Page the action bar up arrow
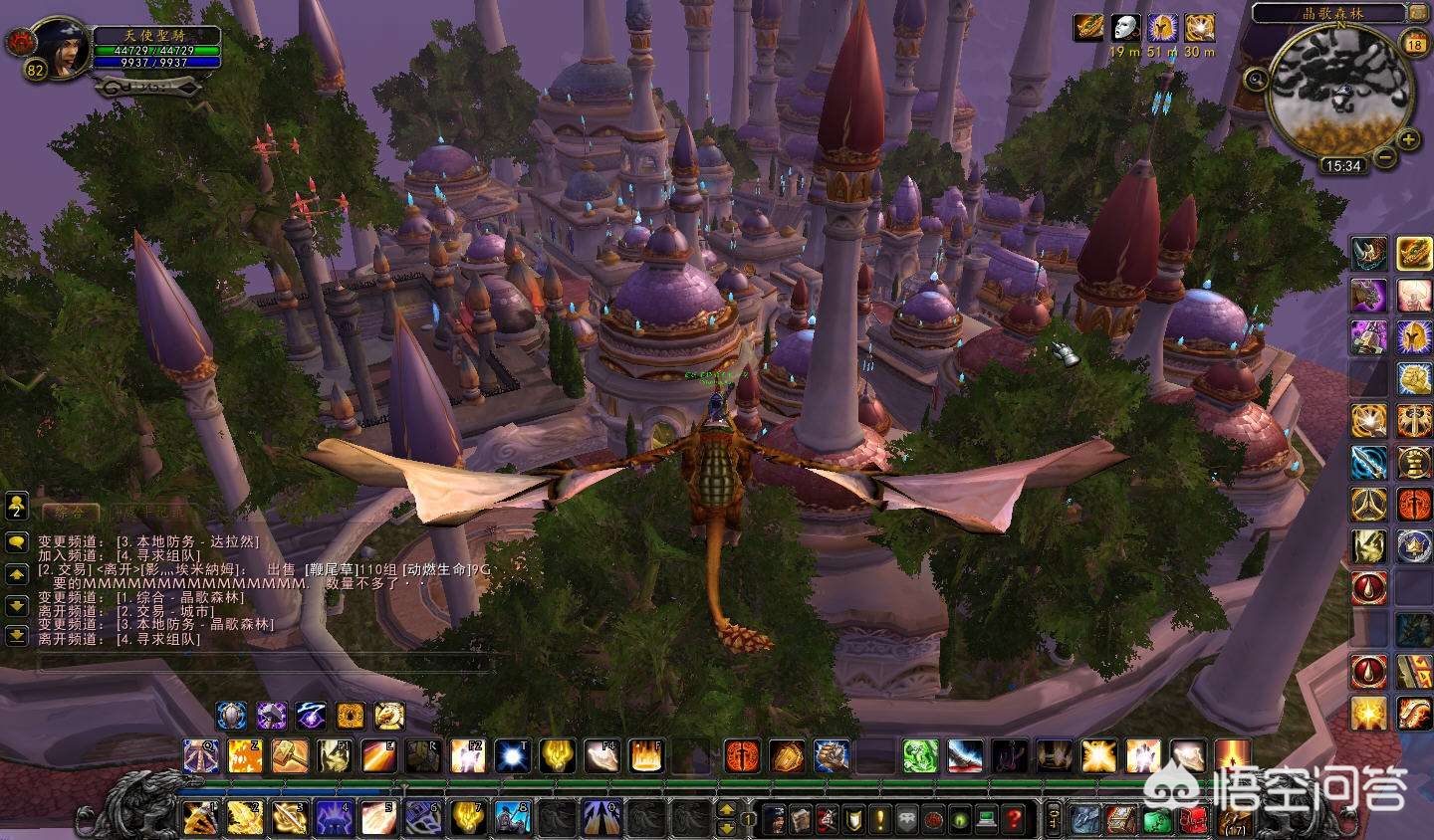The height and width of the screenshot is (840, 1434). coord(727,810)
